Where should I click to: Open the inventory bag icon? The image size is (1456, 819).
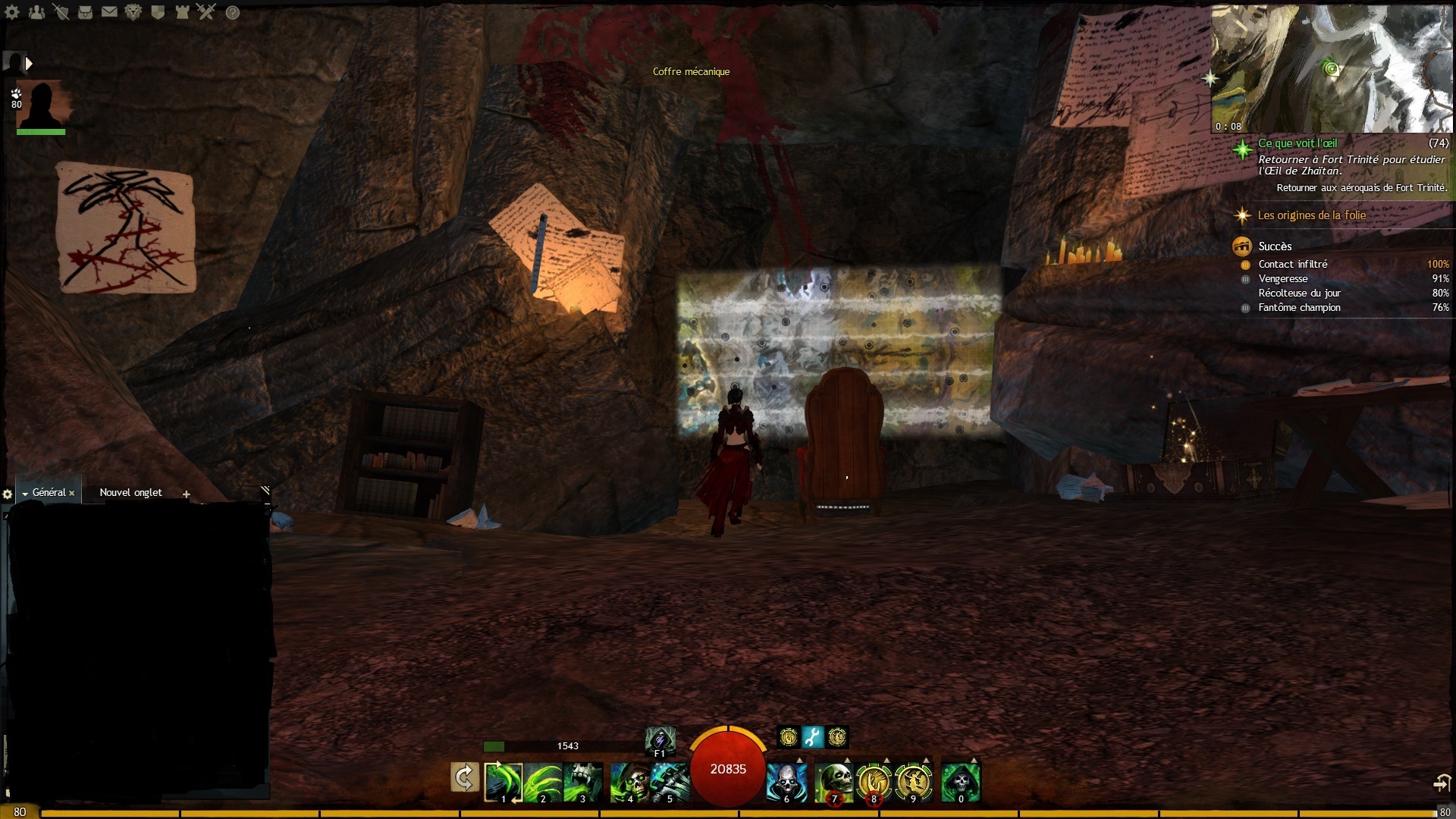(x=85, y=12)
